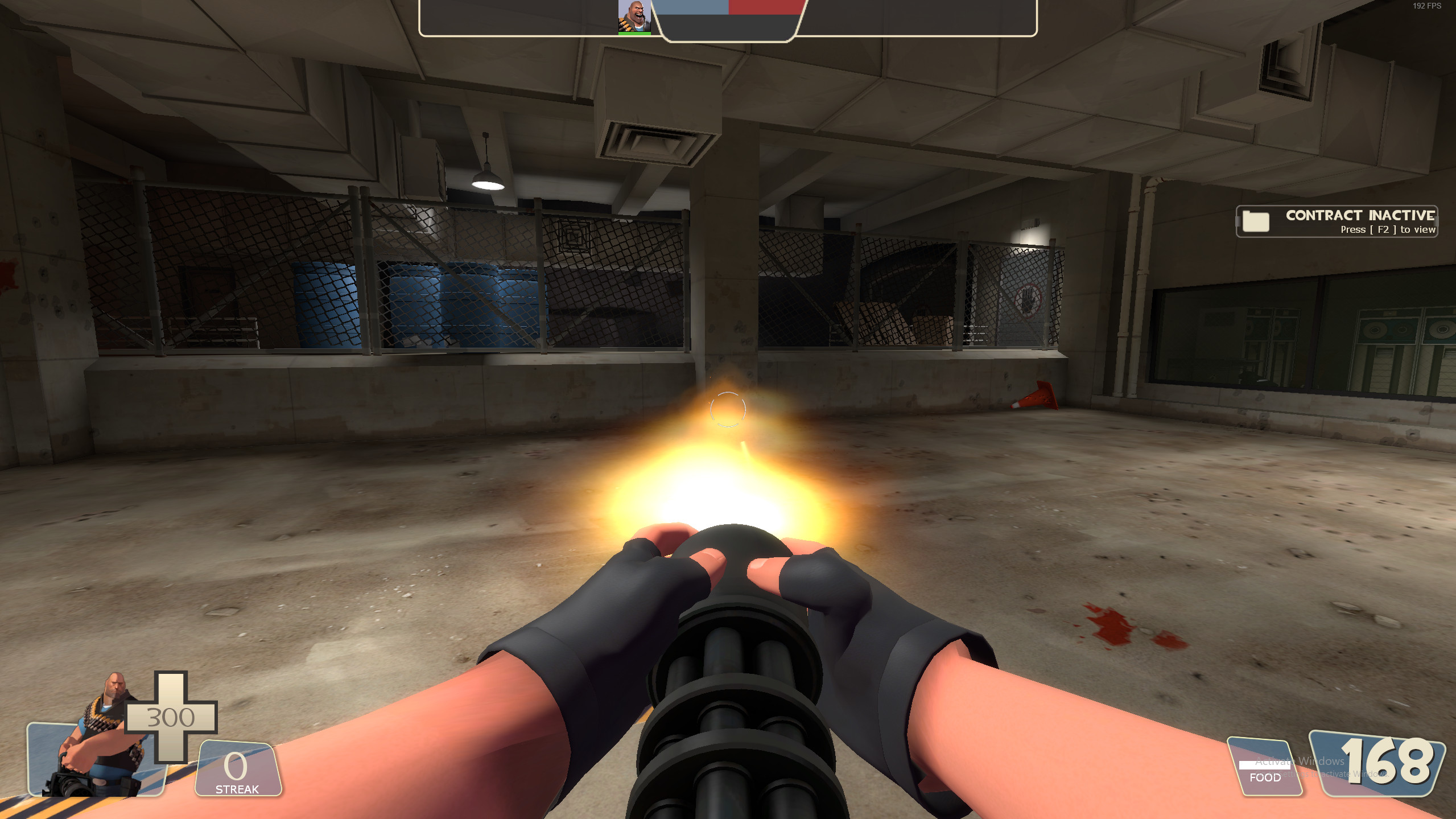This screenshot has width=1456, height=819.
Task: Click the Heavy avatar in the top target panel
Action: click(x=633, y=15)
